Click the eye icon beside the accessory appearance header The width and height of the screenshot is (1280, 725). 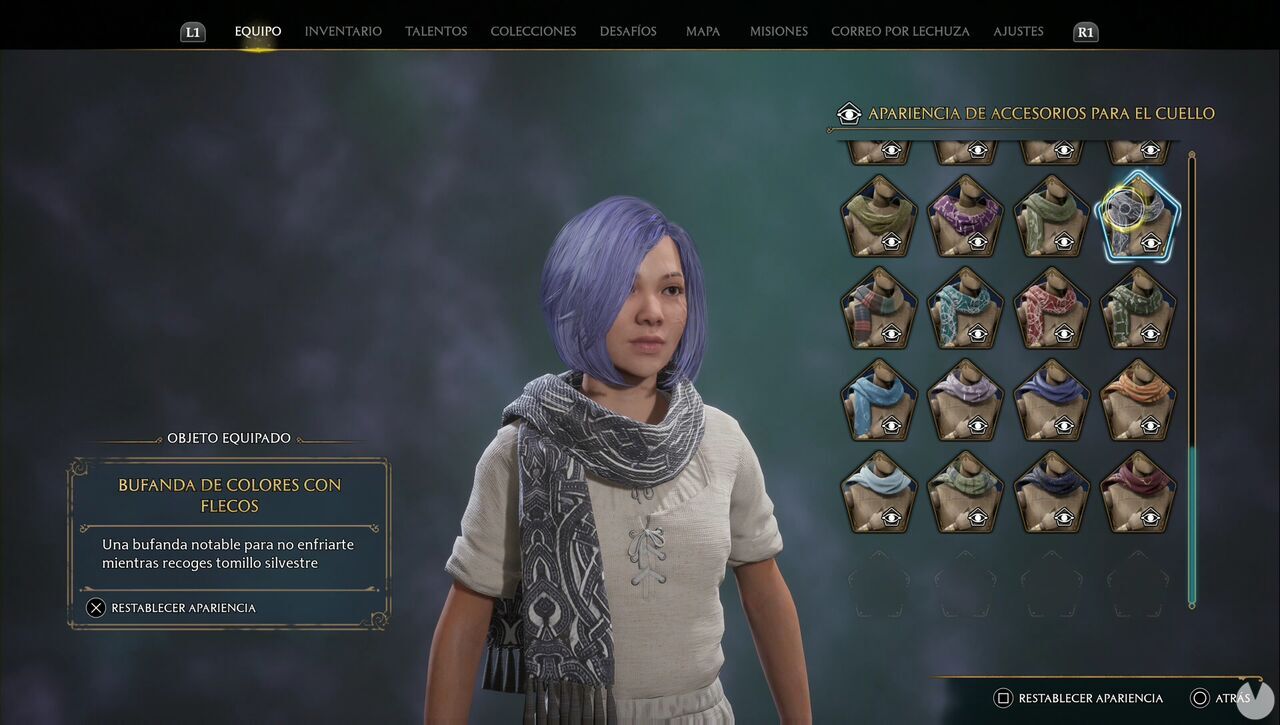849,113
